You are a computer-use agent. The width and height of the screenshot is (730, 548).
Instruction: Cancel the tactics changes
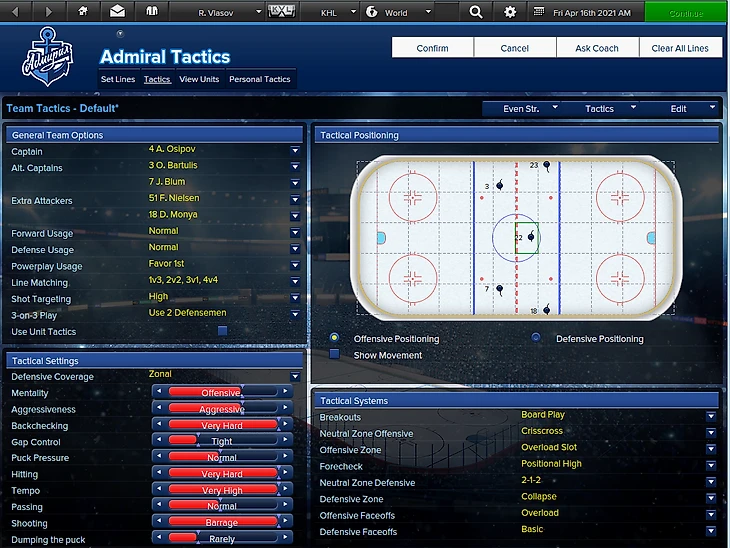pos(515,48)
